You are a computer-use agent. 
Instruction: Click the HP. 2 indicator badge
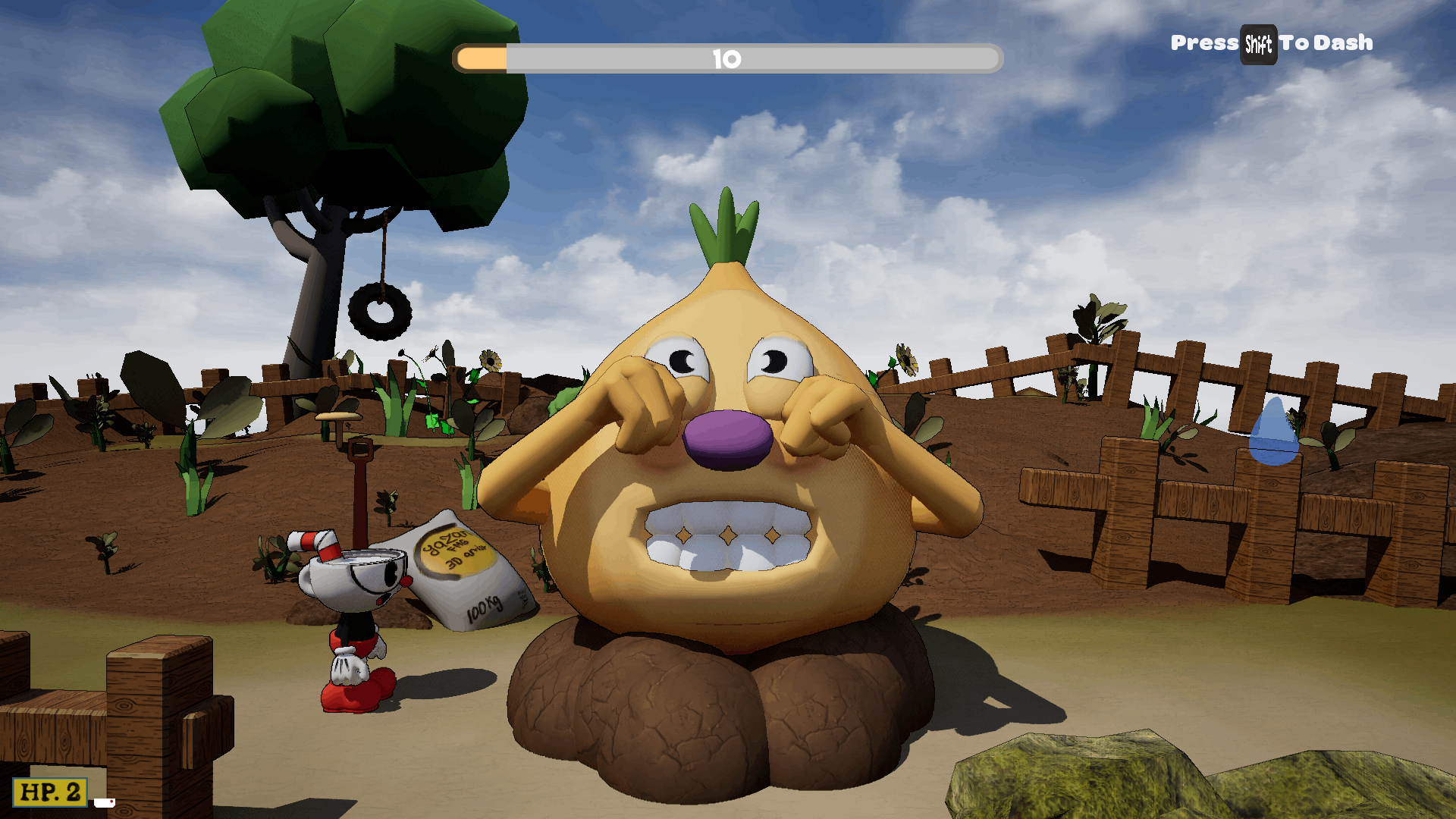[49, 792]
